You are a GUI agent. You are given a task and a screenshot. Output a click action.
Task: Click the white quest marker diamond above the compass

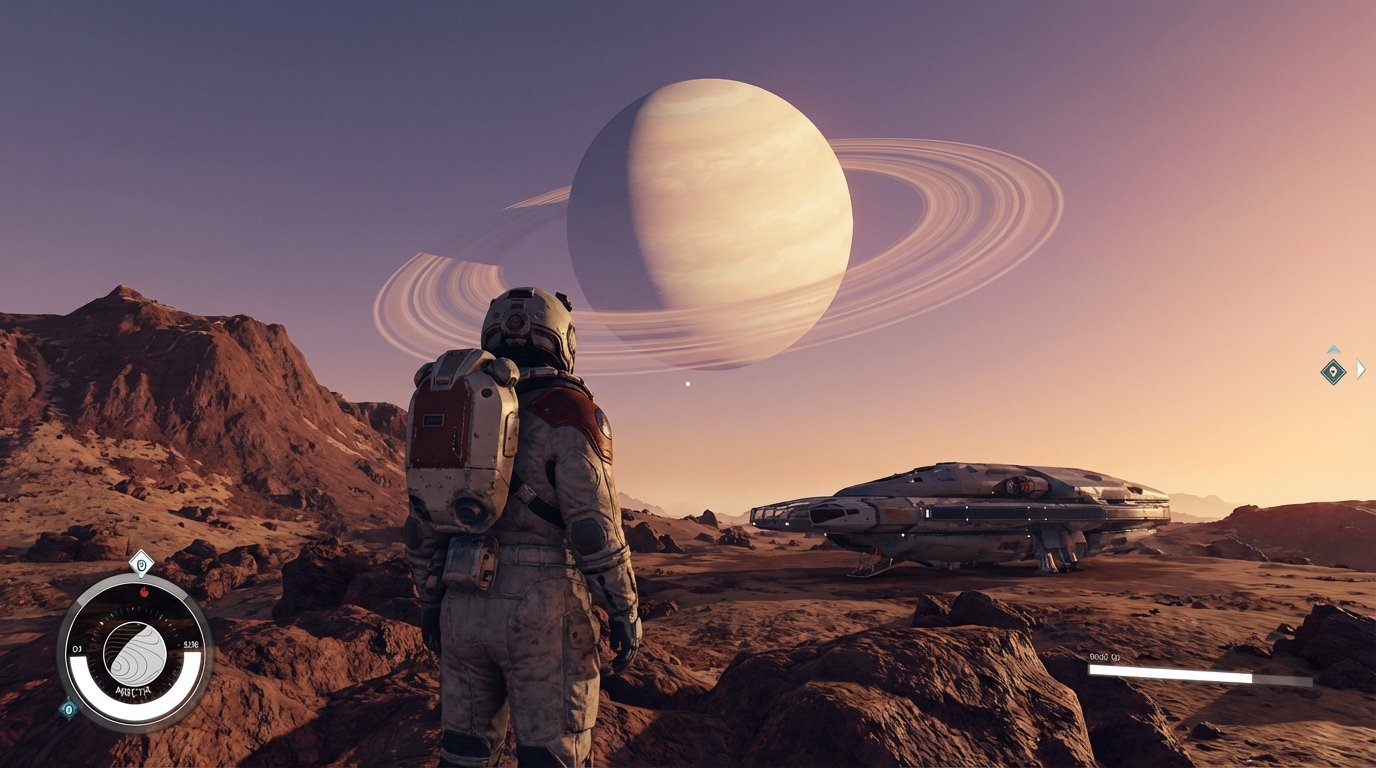coord(141,564)
